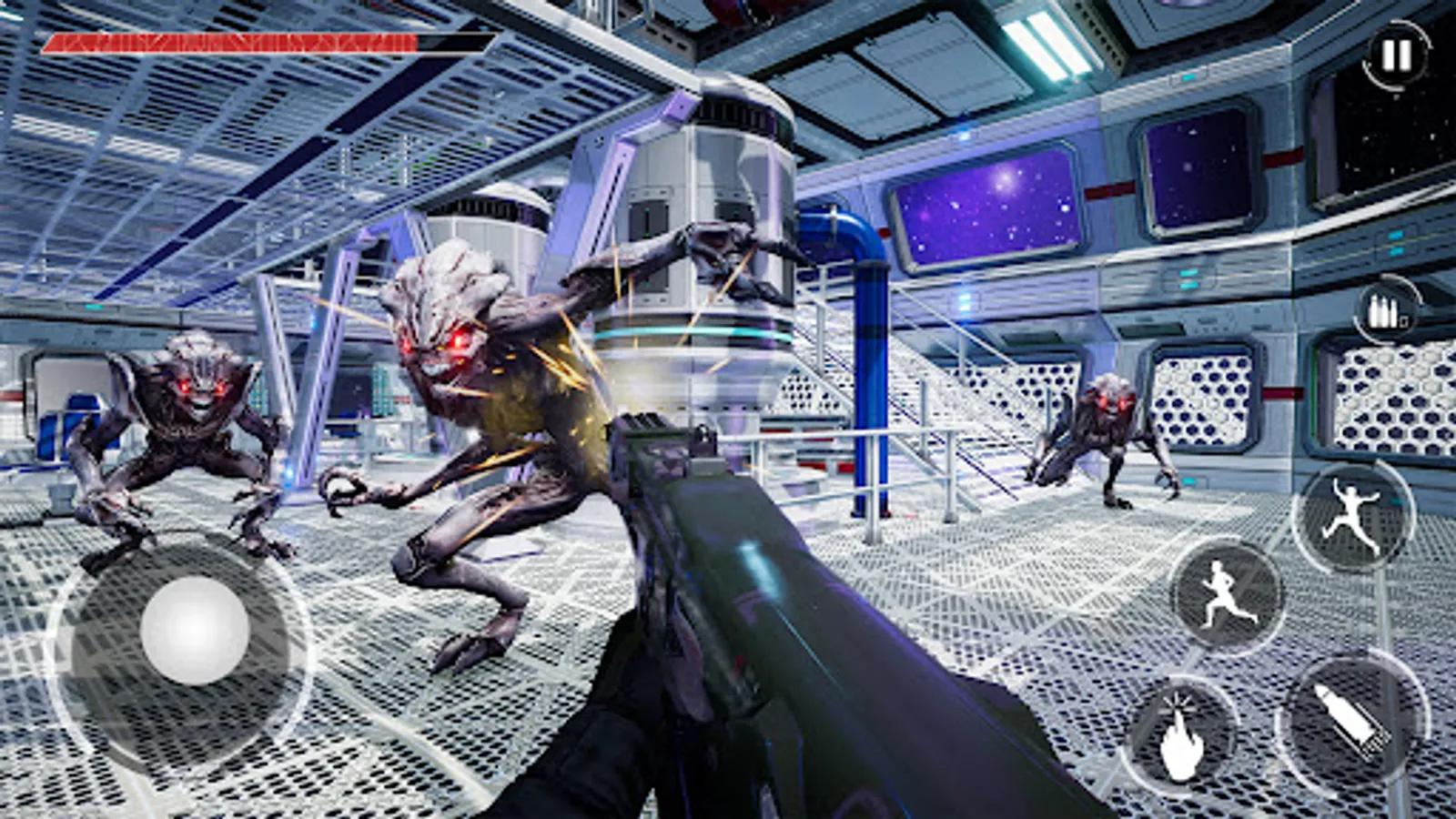Screen dimensions: 1456x819
Task: Tap the sprint running-man button
Action: tap(1227, 595)
